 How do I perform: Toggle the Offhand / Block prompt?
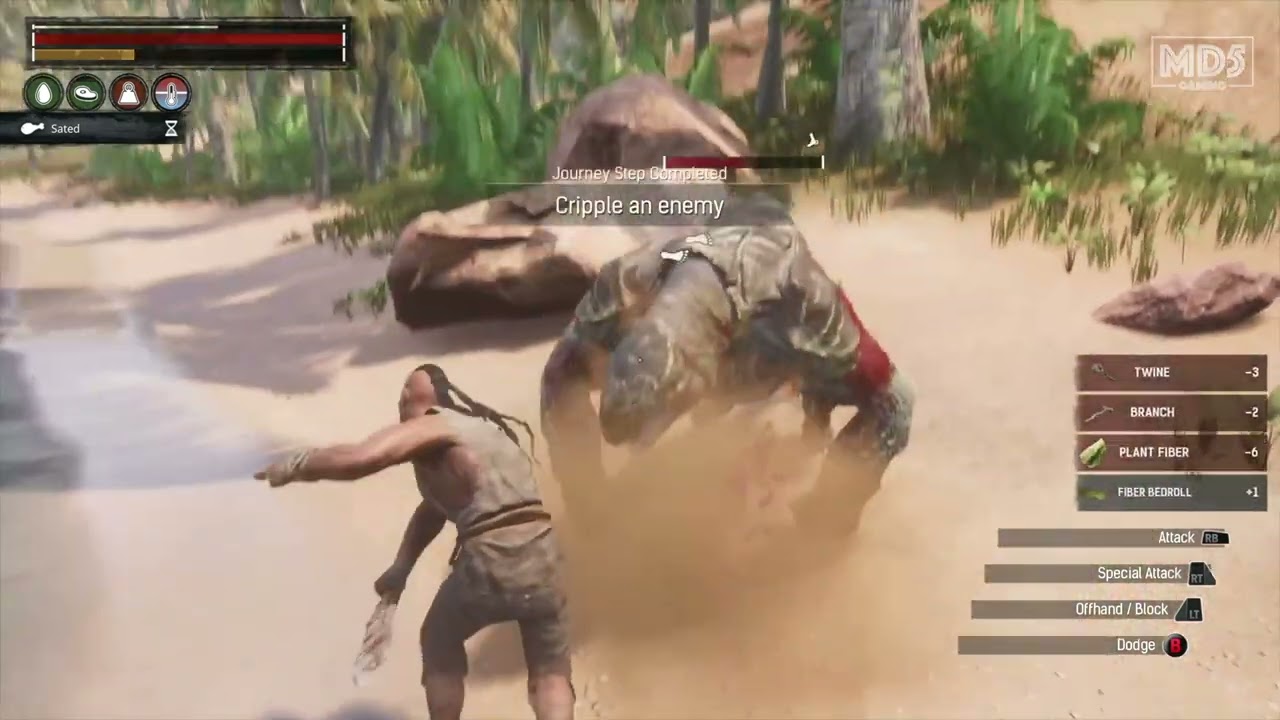point(1123,609)
